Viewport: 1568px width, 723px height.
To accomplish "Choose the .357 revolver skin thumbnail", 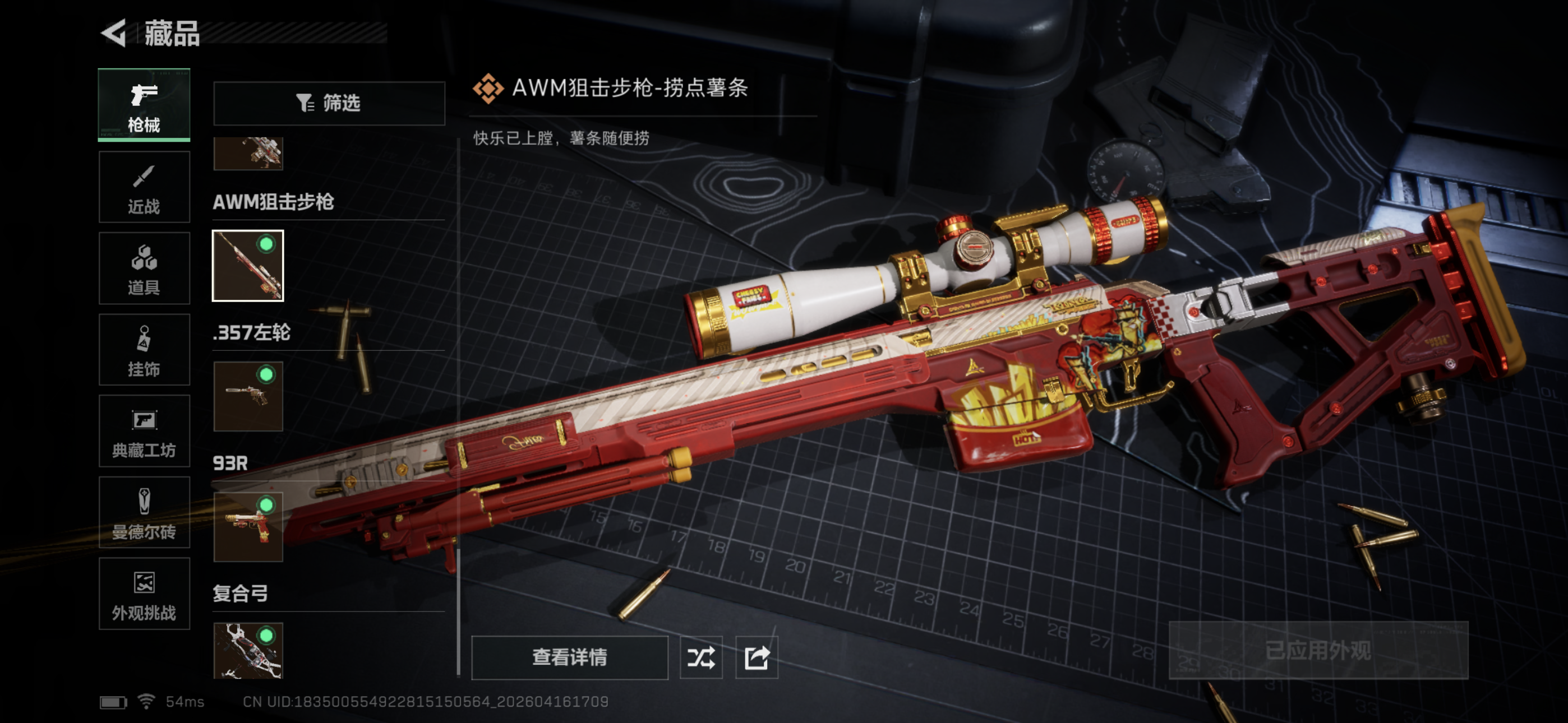I will [x=248, y=396].
